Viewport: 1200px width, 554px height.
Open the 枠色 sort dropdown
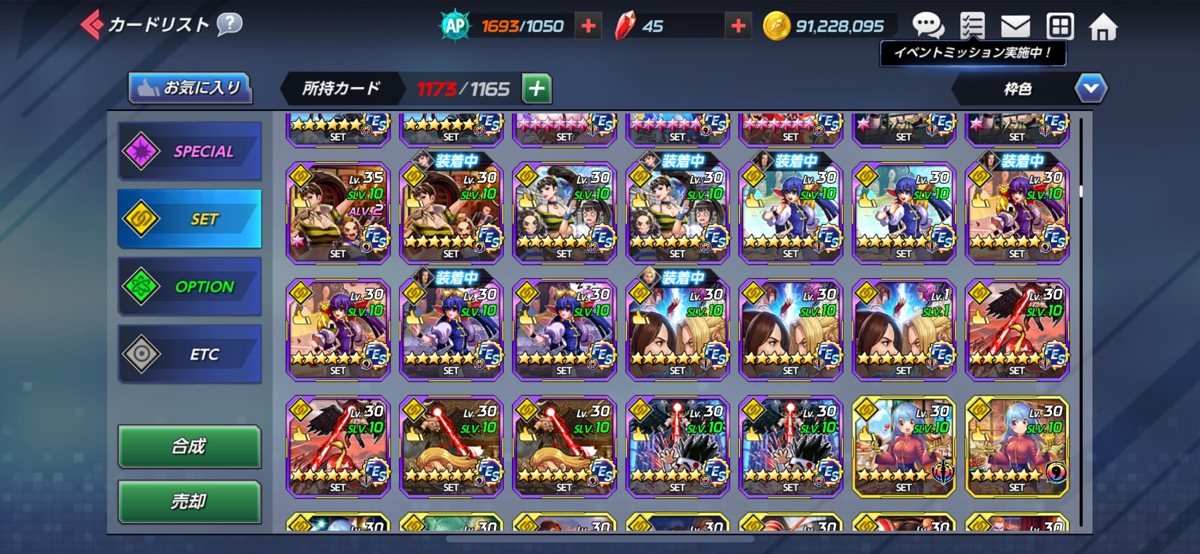1091,89
